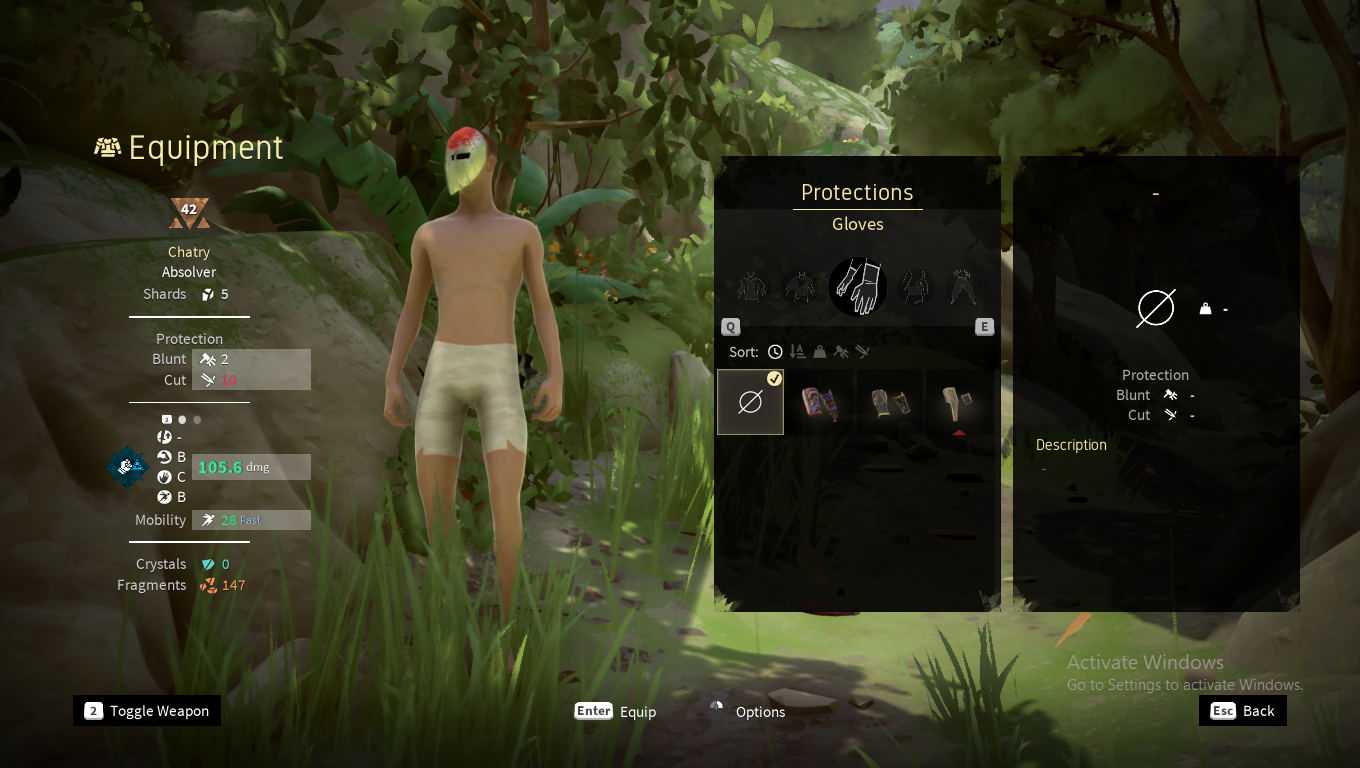The height and width of the screenshot is (768, 1360).
Task: Pick the dark gold-trimmed bracers
Action: [x=889, y=402]
